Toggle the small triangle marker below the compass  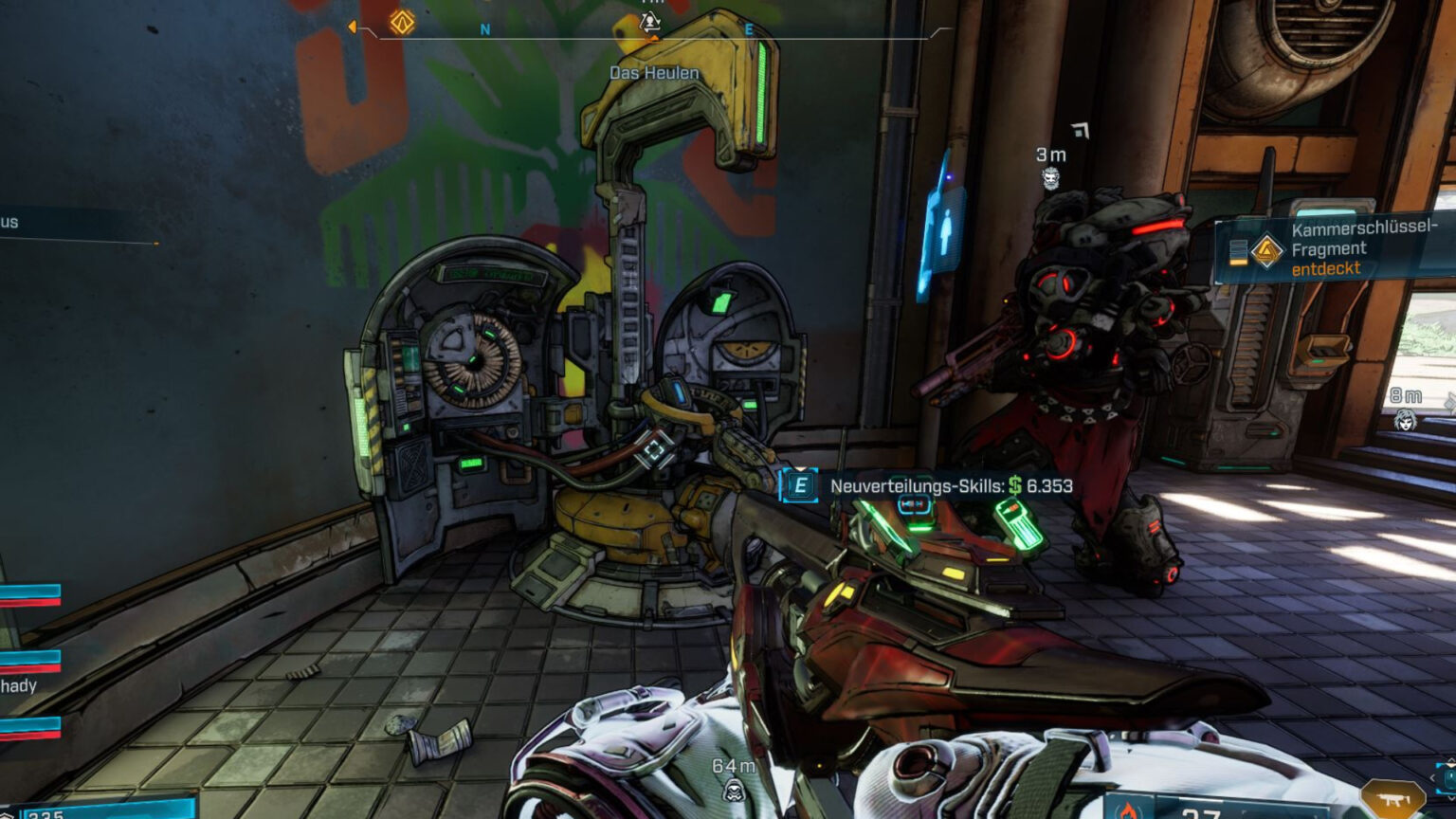653,39
